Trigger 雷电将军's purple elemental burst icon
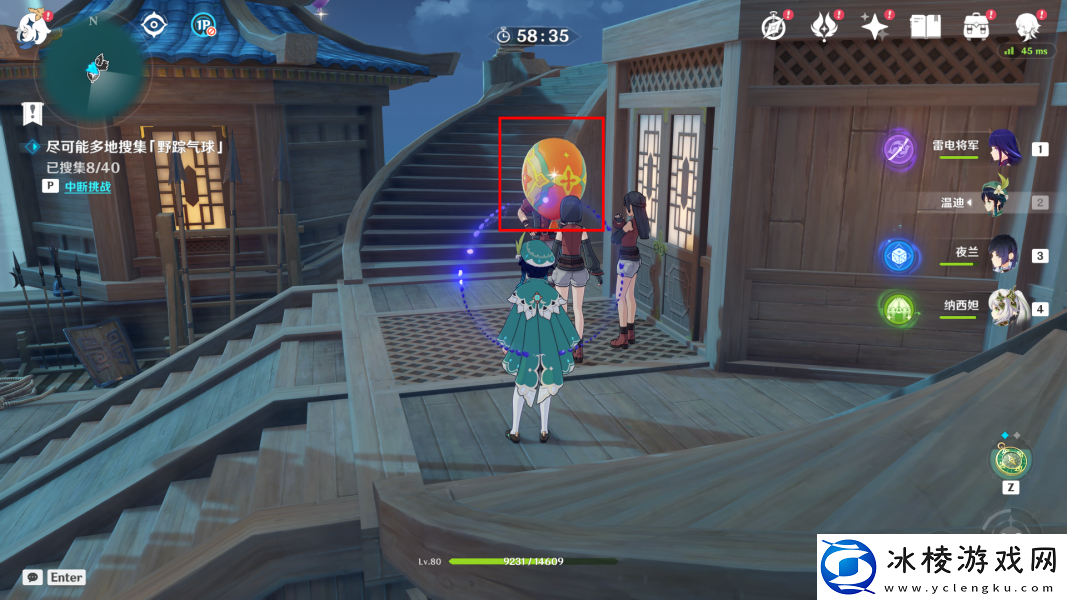1067x600 pixels. (x=898, y=150)
